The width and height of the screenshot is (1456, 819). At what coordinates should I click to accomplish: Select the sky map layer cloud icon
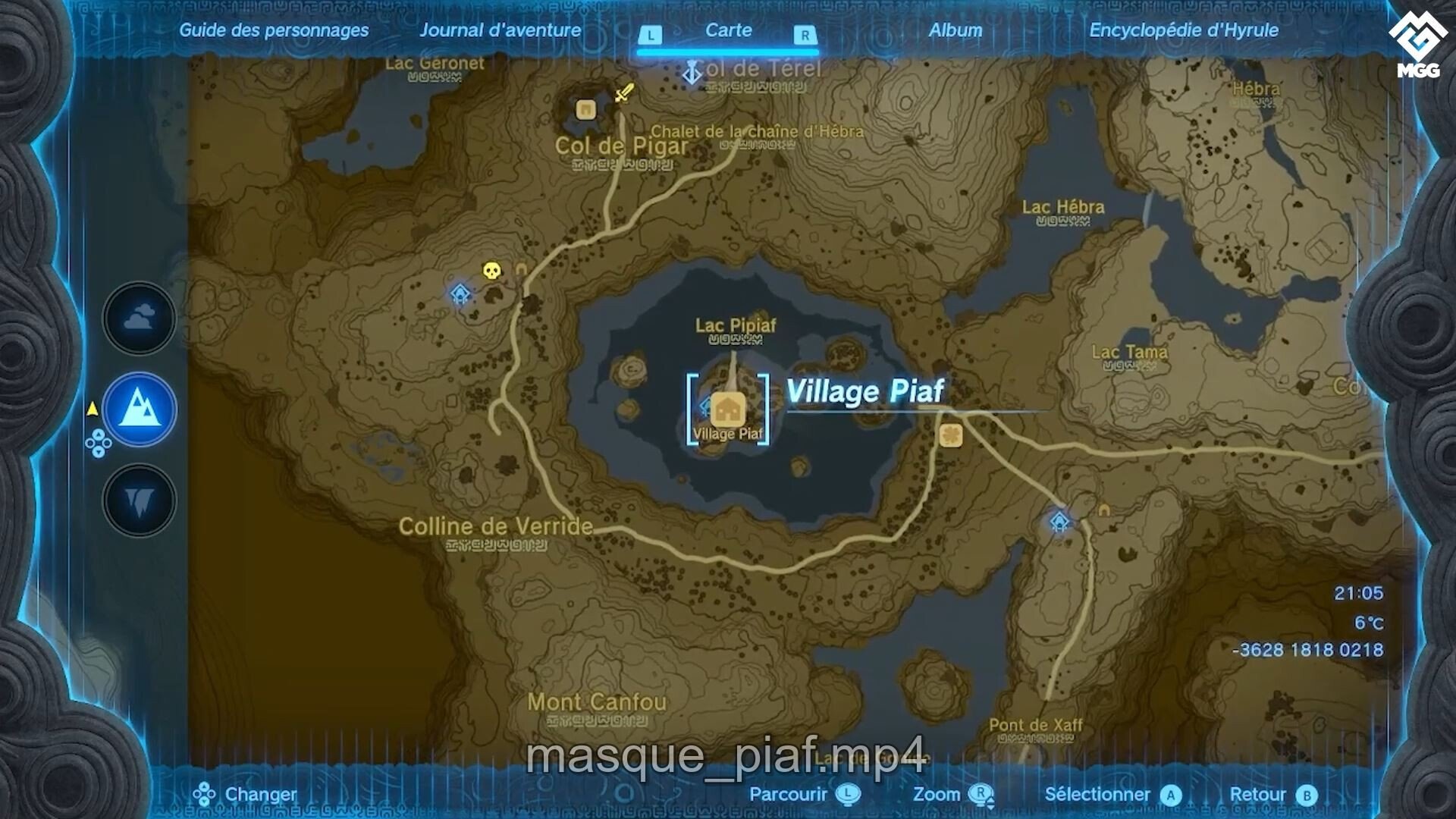pyautogui.click(x=138, y=318)
